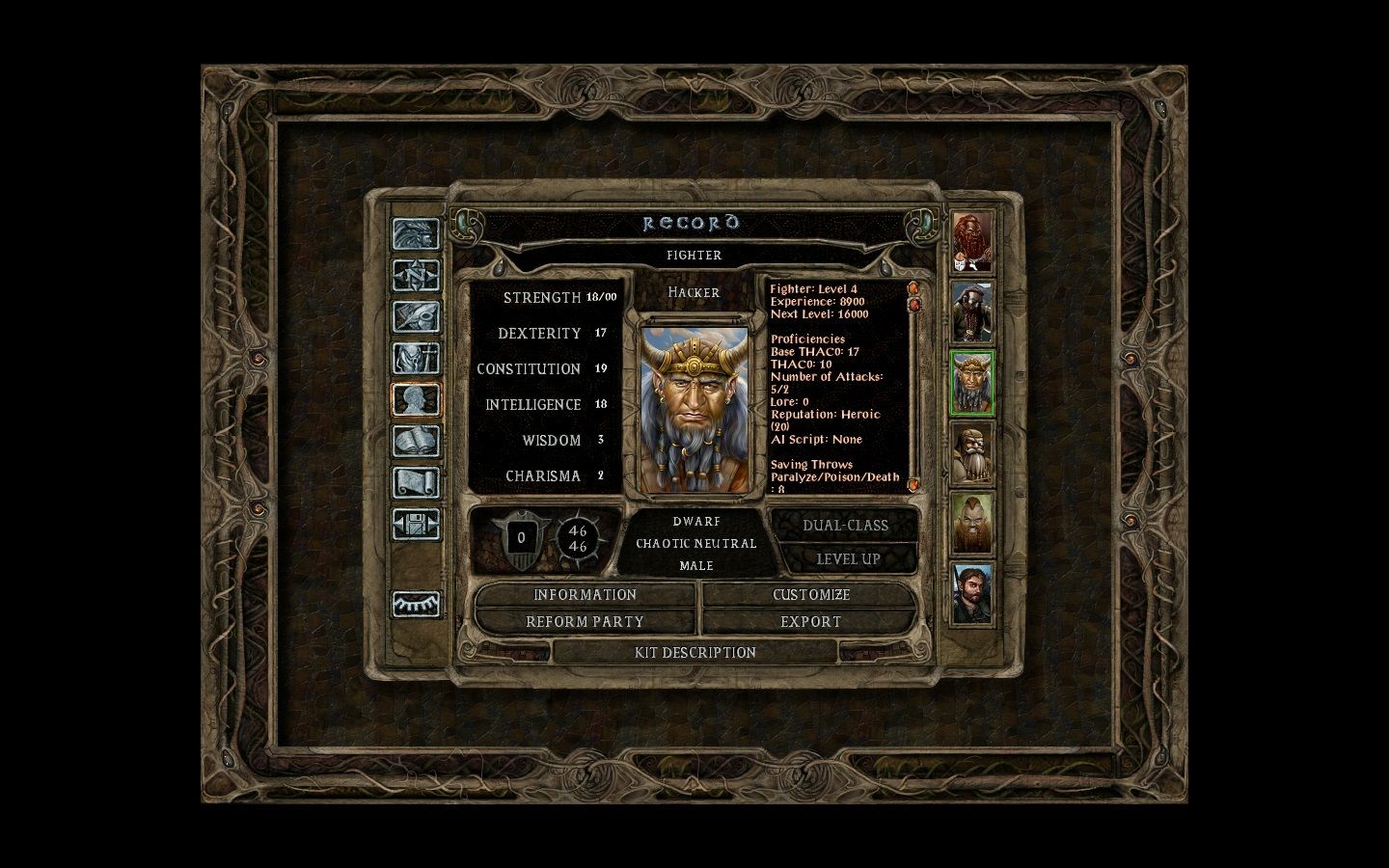This screenshot has width=1389, height=868.
Task: Open the journal quill icon
Action: click(416, 317)
